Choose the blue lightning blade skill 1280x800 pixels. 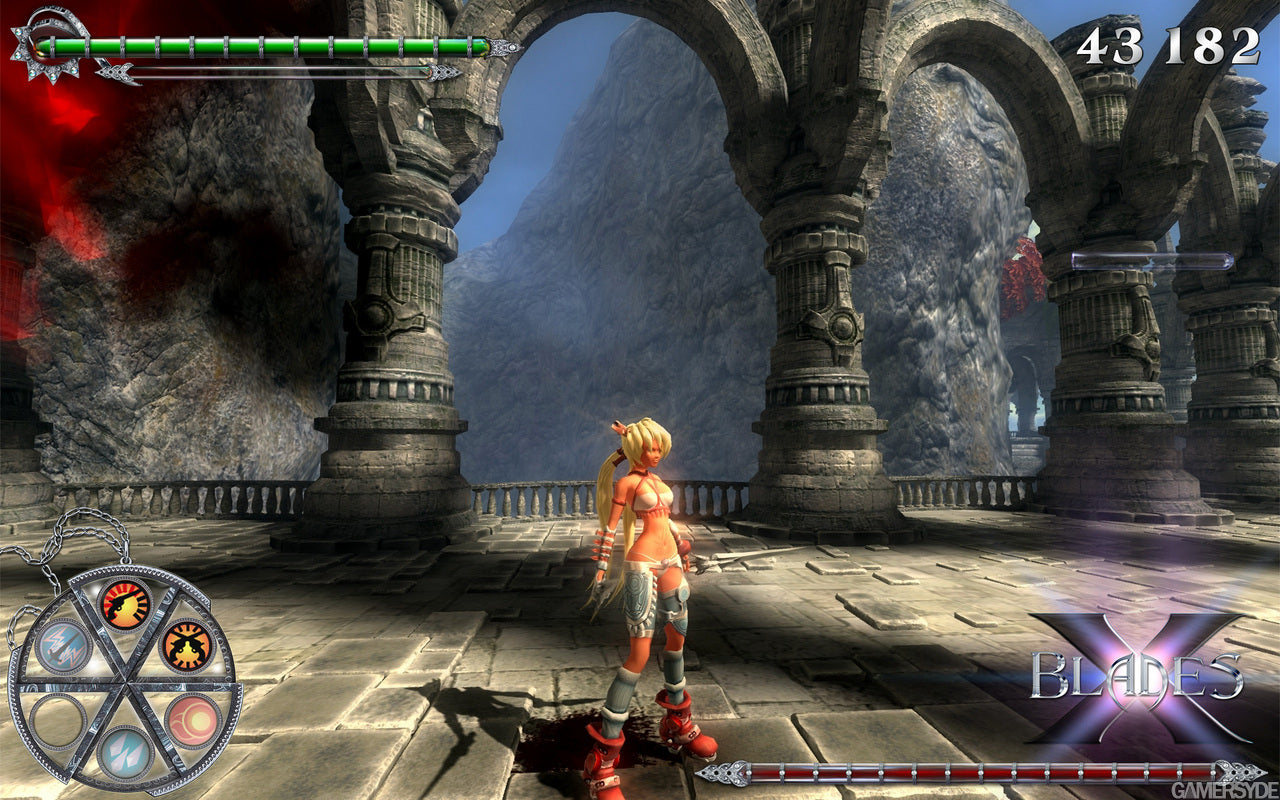pyautogui.click(x=62, y=646)
